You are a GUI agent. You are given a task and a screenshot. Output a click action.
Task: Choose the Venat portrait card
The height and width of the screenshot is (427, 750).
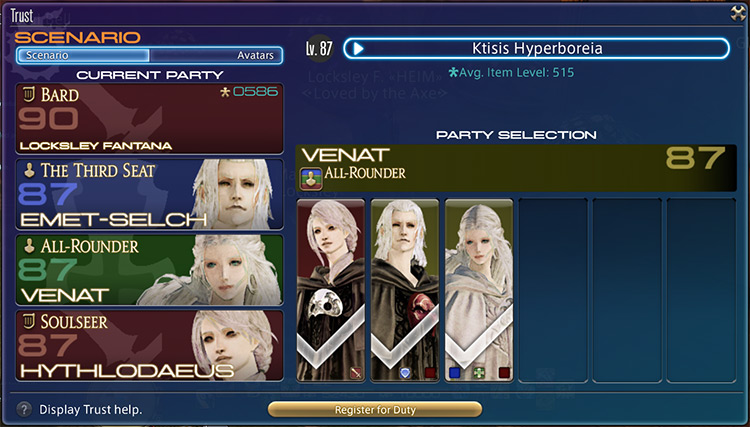pyautogui.click(x=479, y=290)
